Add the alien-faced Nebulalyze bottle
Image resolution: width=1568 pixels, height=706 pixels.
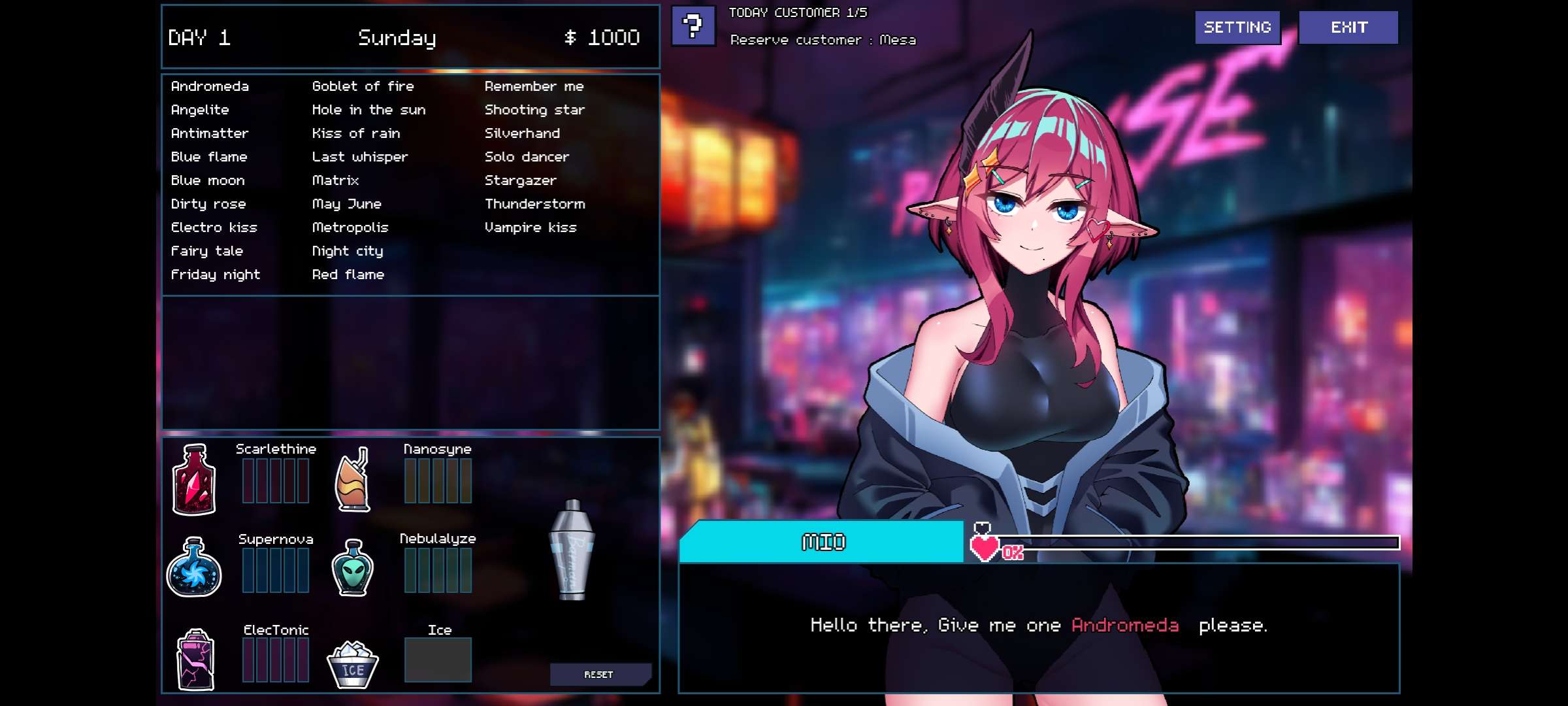[x=353, y=567]
